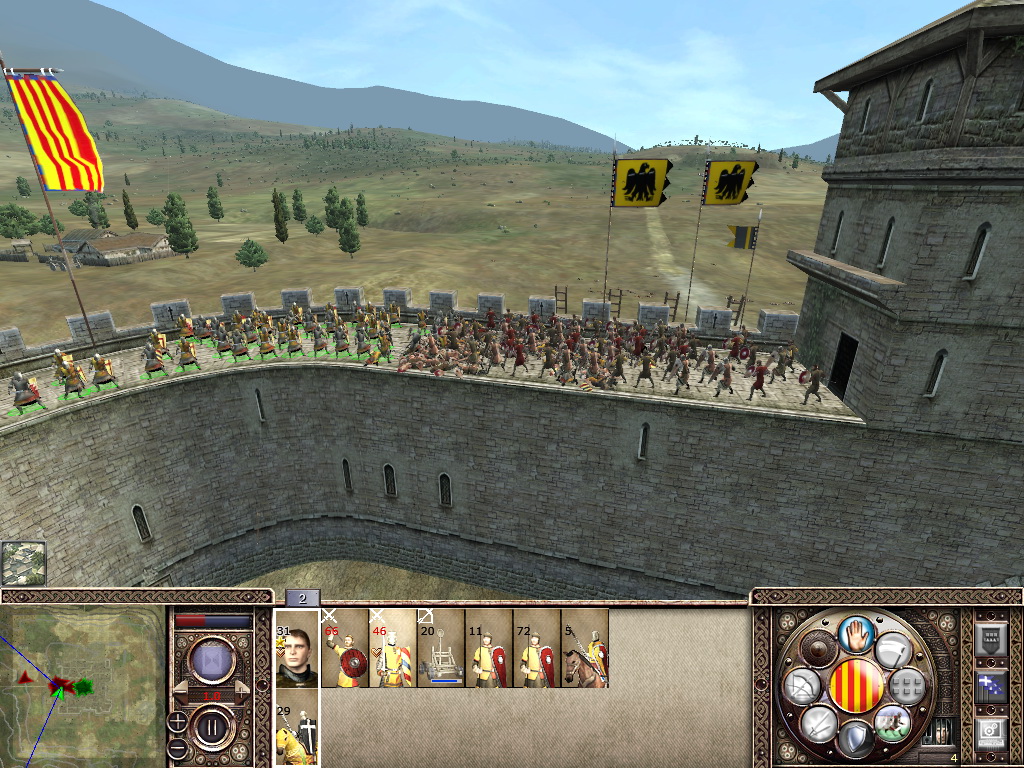
Task: Zoom in the minimap with the plus button
Action: [178, 720]
